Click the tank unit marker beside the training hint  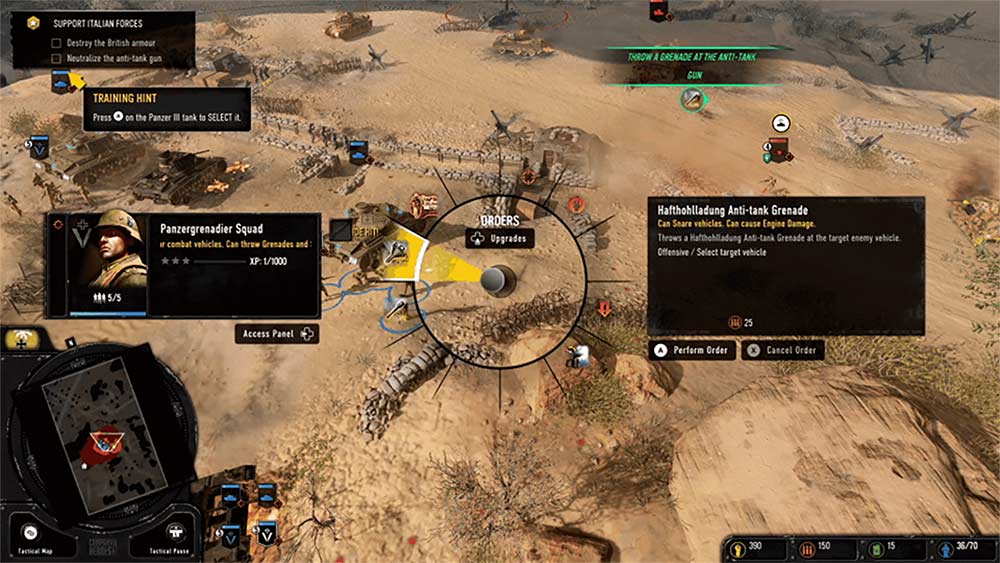click(x=61, y=82)
